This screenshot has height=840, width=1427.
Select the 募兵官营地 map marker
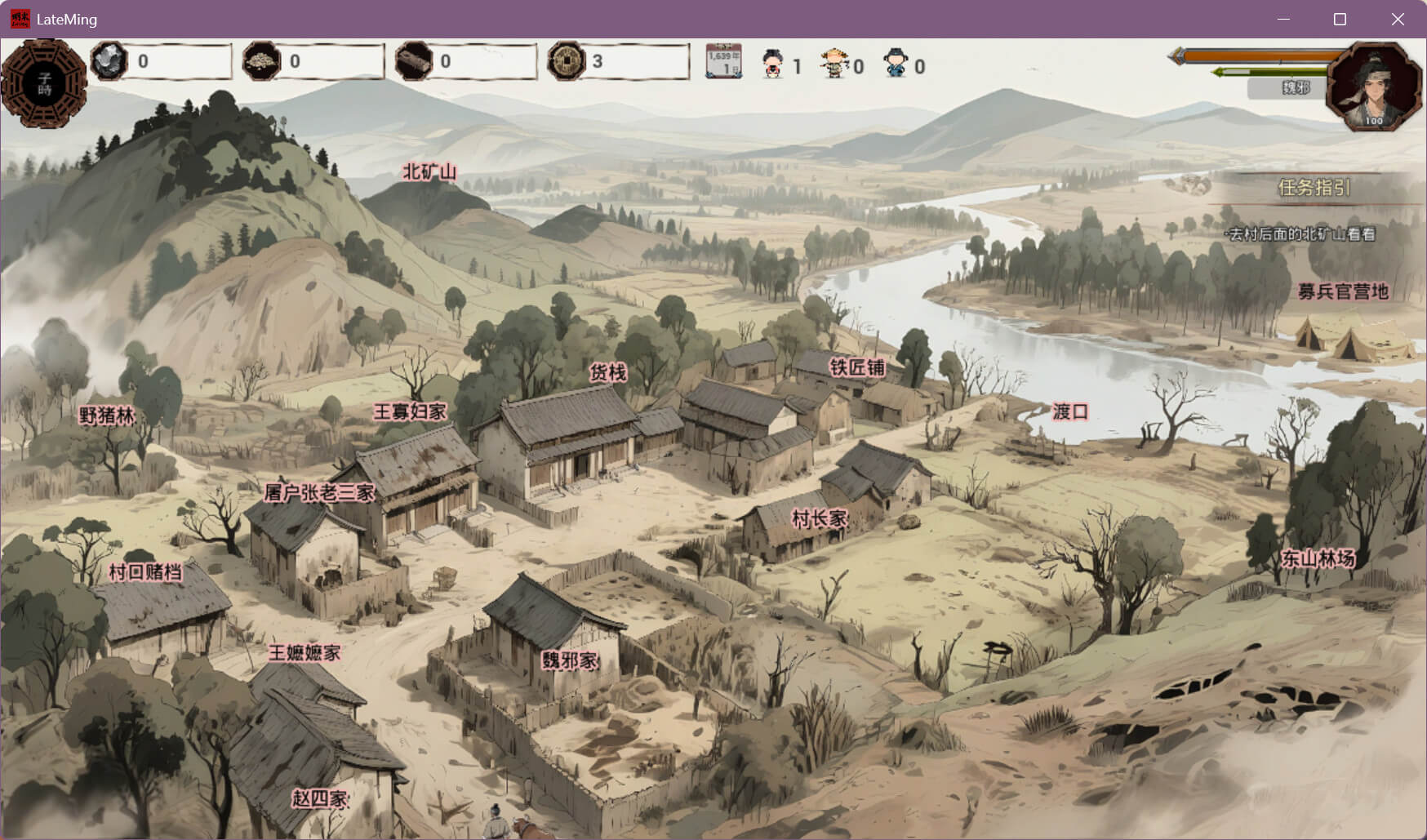(x=1343, y=291)
